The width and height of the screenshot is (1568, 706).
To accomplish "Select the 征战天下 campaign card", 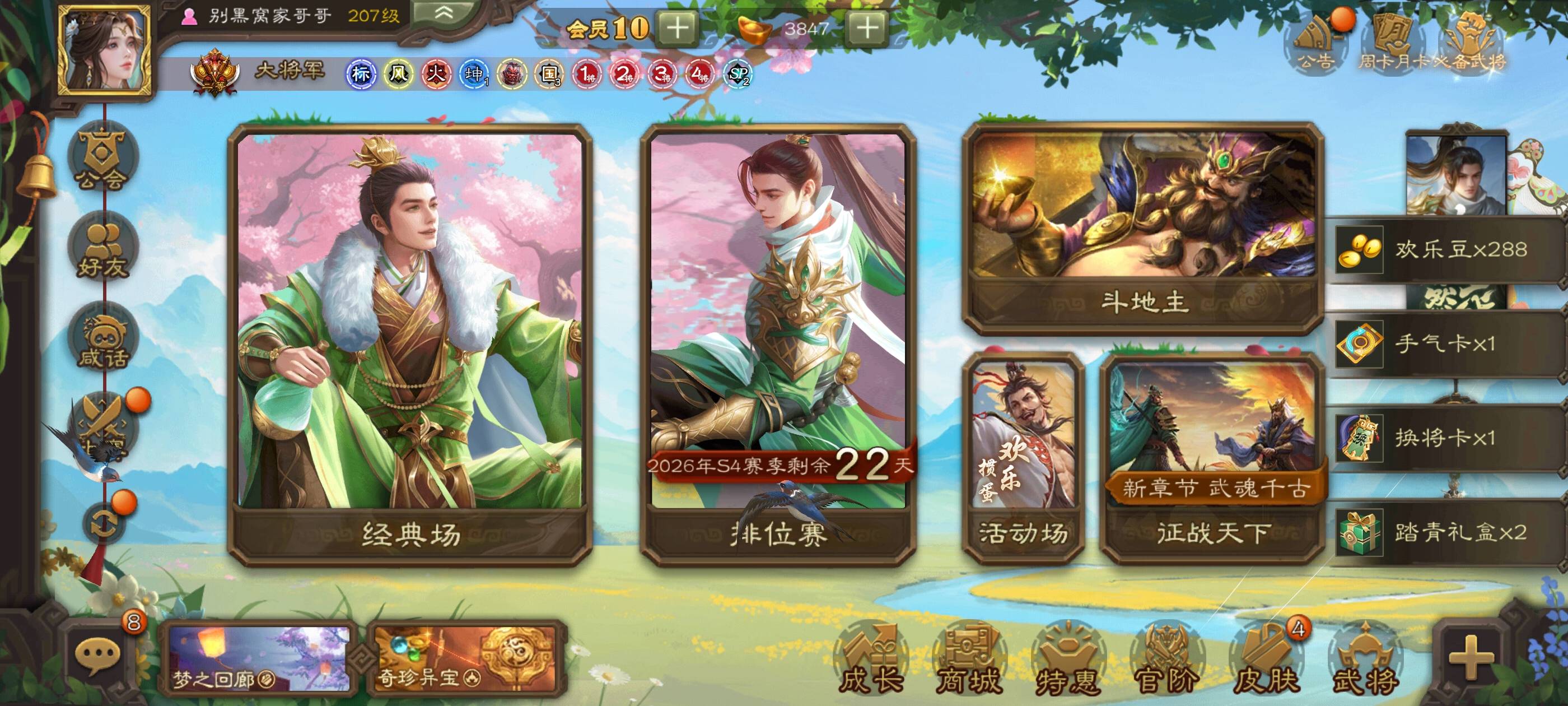I will tap(1213, 457).
